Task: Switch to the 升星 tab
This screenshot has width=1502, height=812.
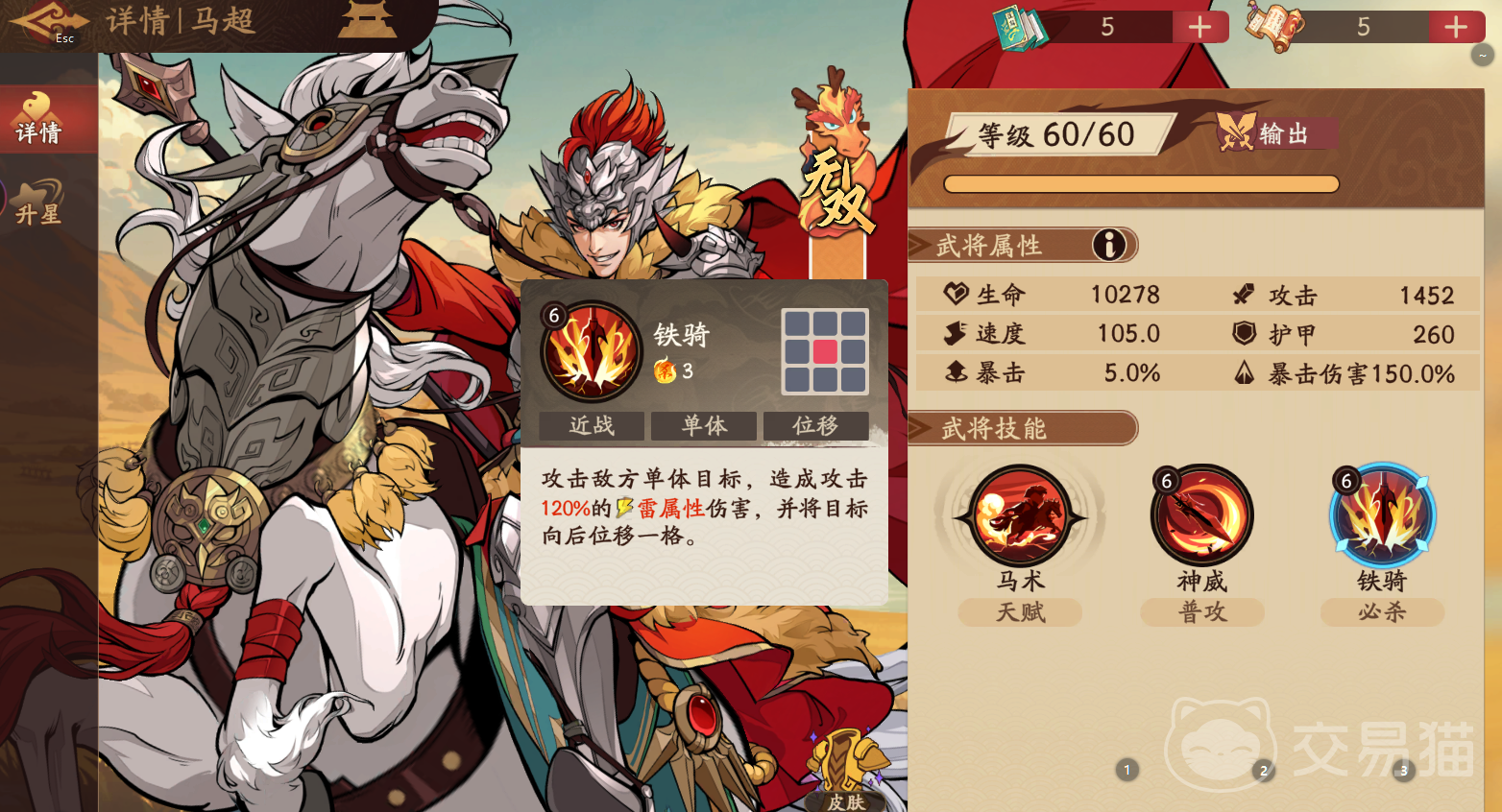Action: pyautogui.click(x=38, y=201)
